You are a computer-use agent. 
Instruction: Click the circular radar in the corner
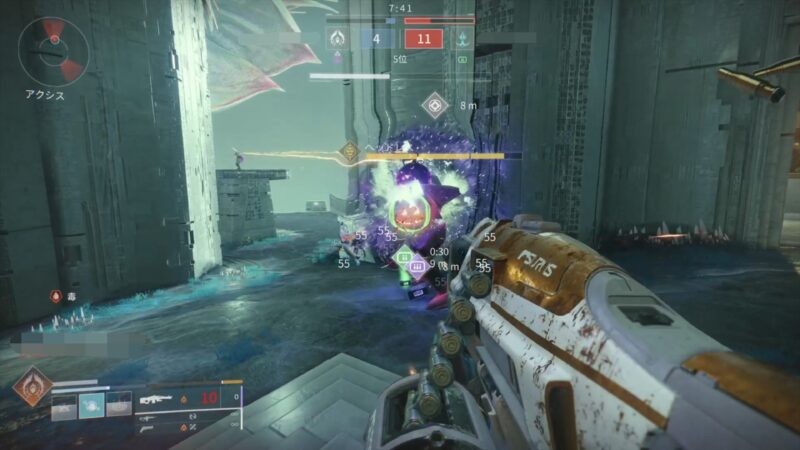point(53,52)
